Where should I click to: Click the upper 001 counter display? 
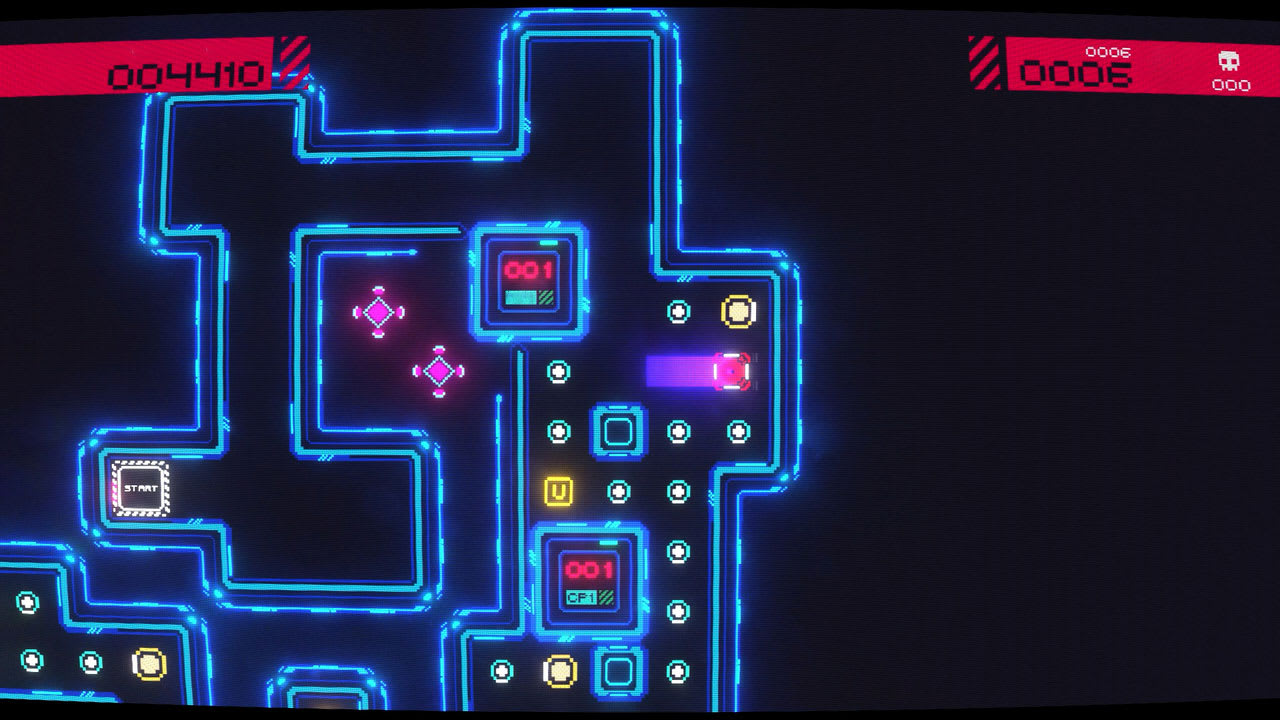coord(530,268)
